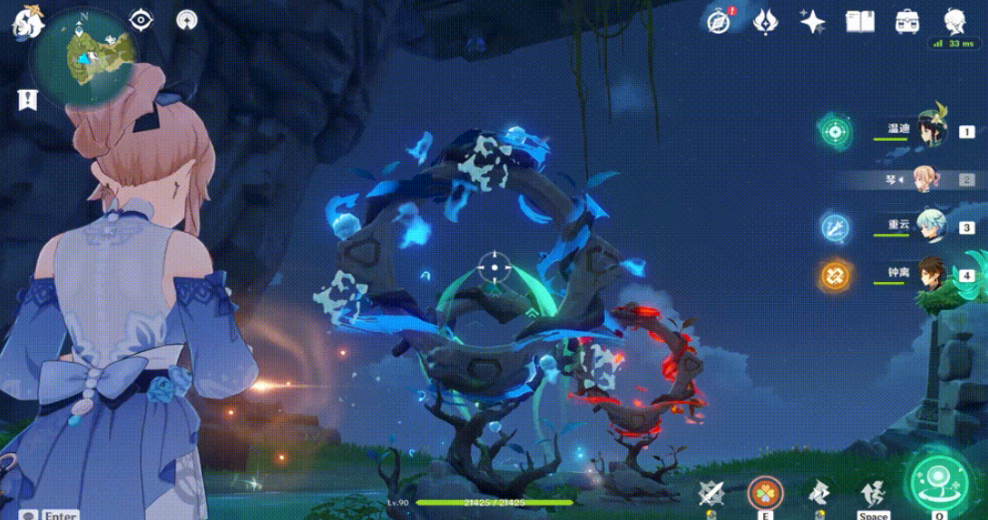Open the backpack Inventory icon
Screen dimensions: 988x520
tap(907, 21)
